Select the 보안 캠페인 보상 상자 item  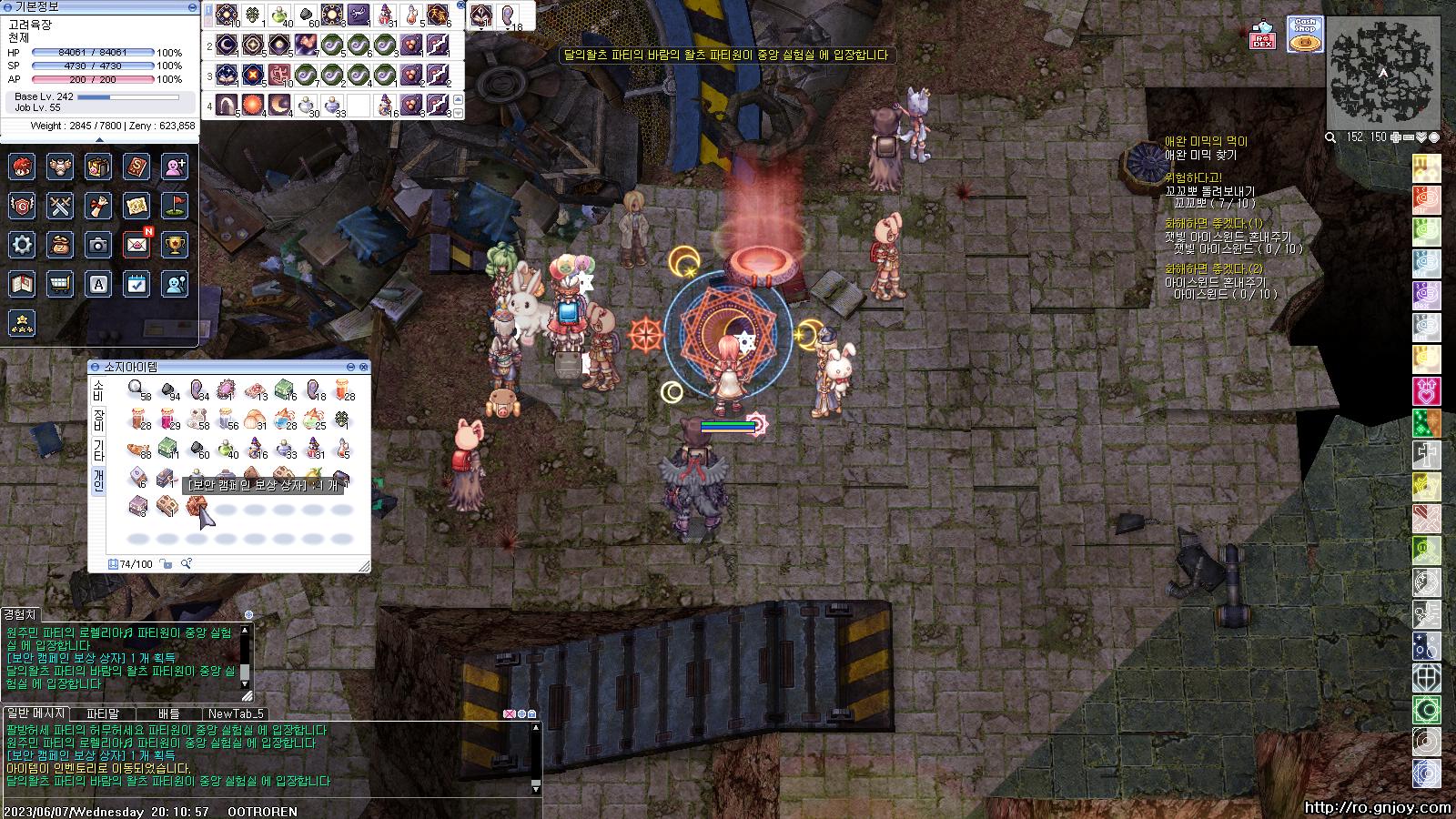195,506
